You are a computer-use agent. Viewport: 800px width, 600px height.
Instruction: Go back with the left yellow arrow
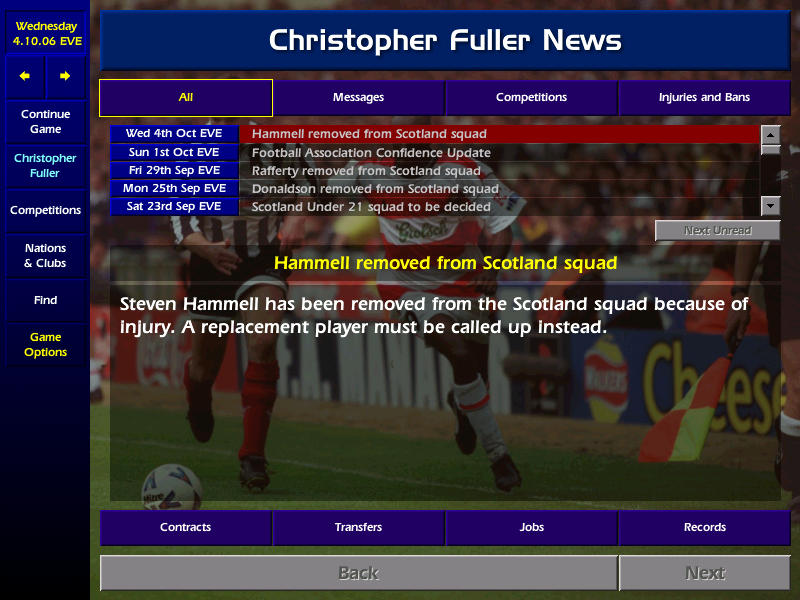pyautogui.click(x=25, y=76)
